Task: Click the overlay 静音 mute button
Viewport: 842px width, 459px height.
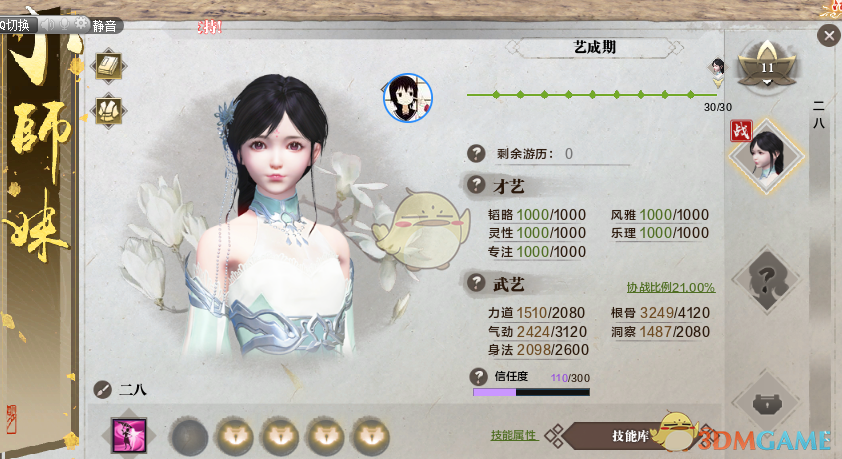Action: (x=105, y=26)
